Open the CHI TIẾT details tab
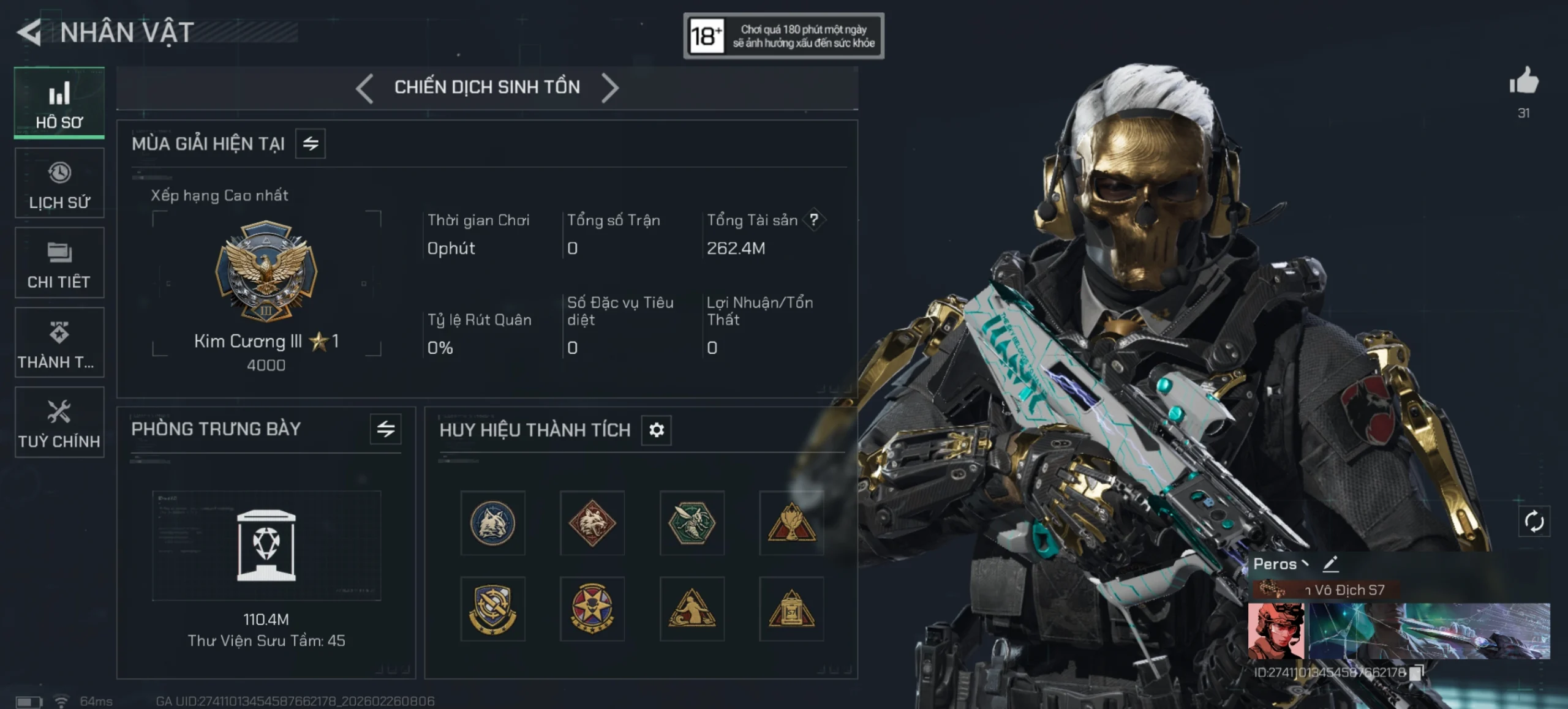The height and width of the screenshot is (709, 1568). coord(59,263)
